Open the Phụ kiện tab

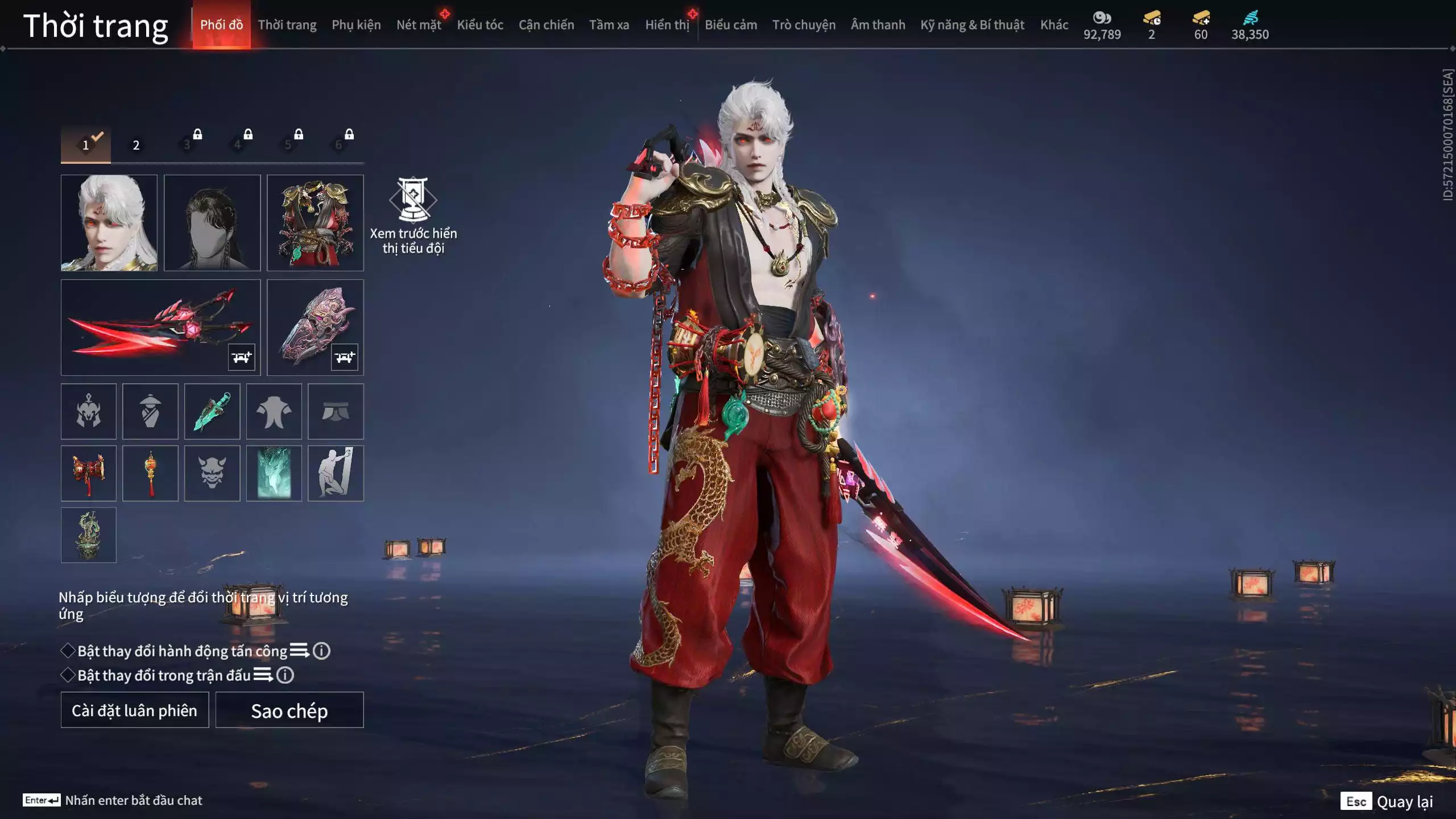(x=356, y=25)
